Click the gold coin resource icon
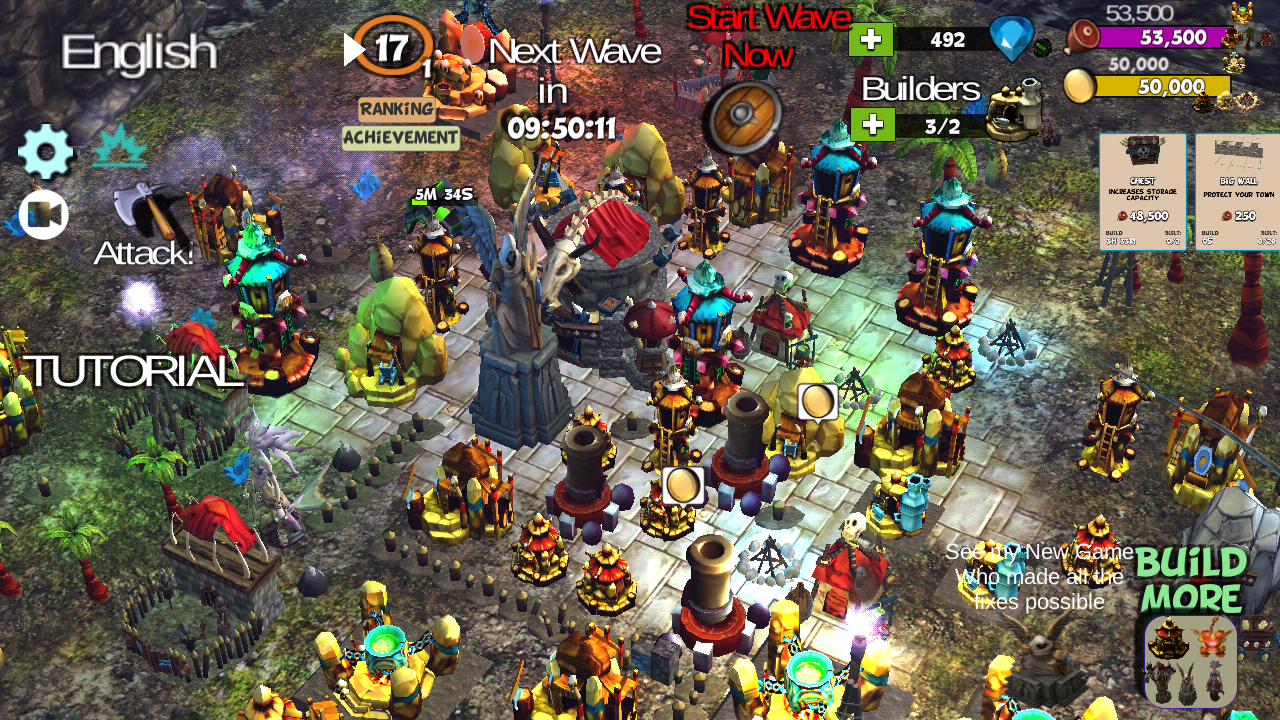This screenshot has height=720, width=1280. pos(1078,86)
